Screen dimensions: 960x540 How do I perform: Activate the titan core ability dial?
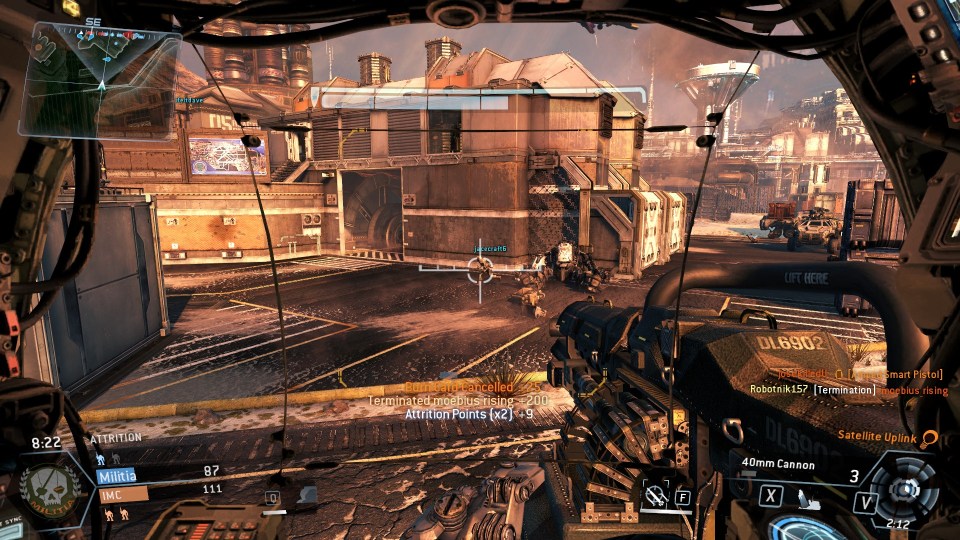(905, 490)
